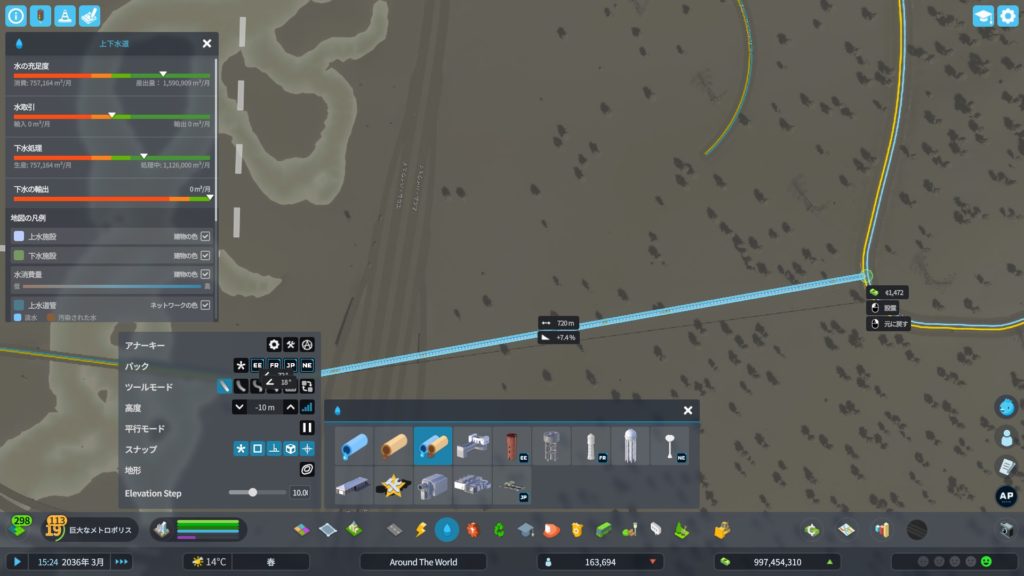Toggle game pause with the play button

coord(17,562)
